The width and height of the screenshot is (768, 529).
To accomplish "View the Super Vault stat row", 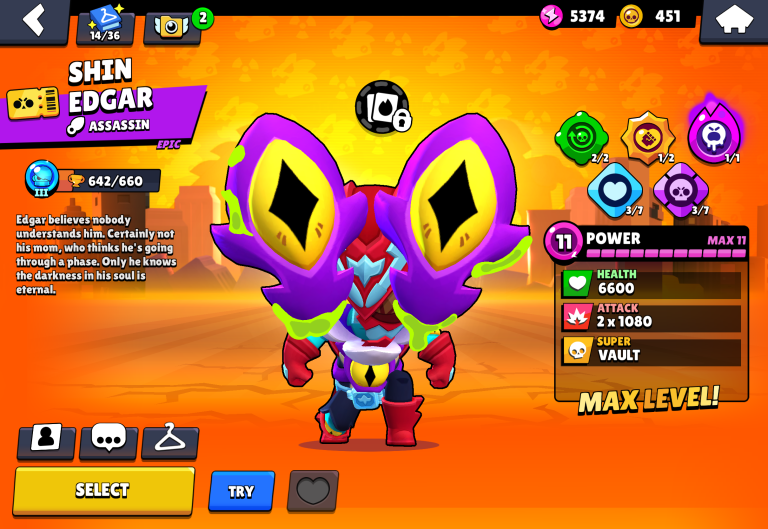I will (x=651, y=350).
